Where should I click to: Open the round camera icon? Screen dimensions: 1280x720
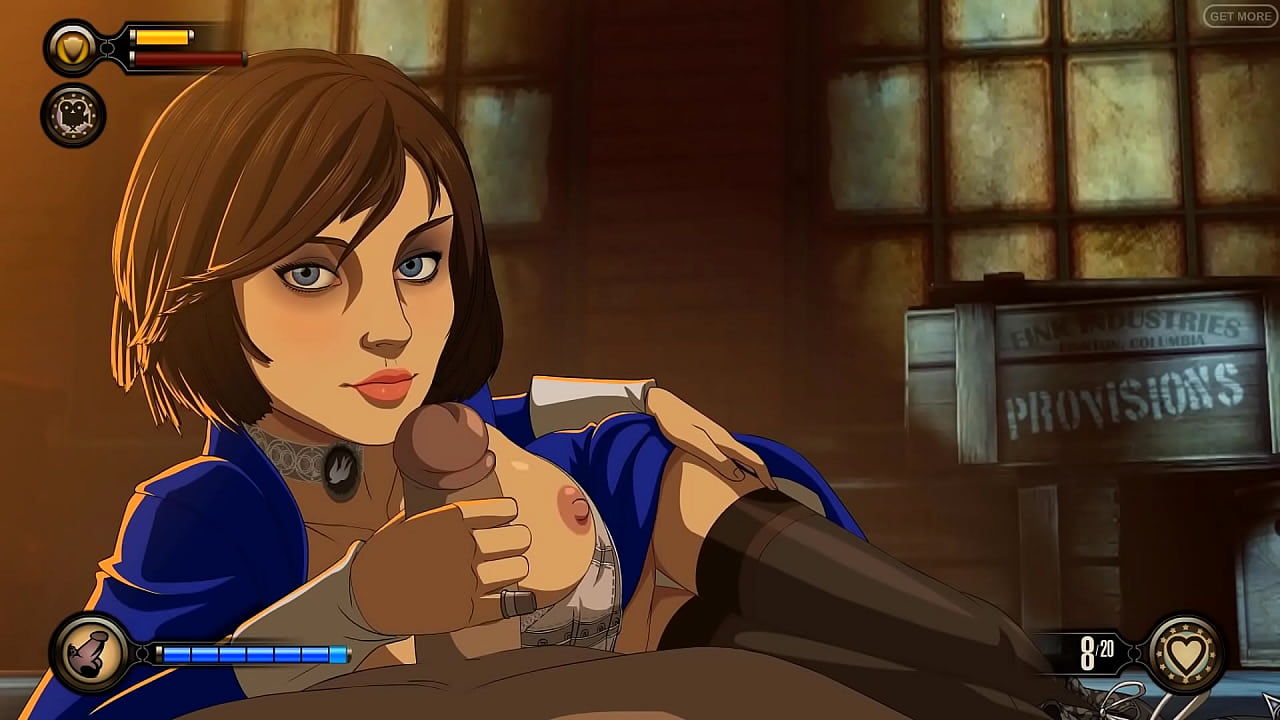coord(73,115)
